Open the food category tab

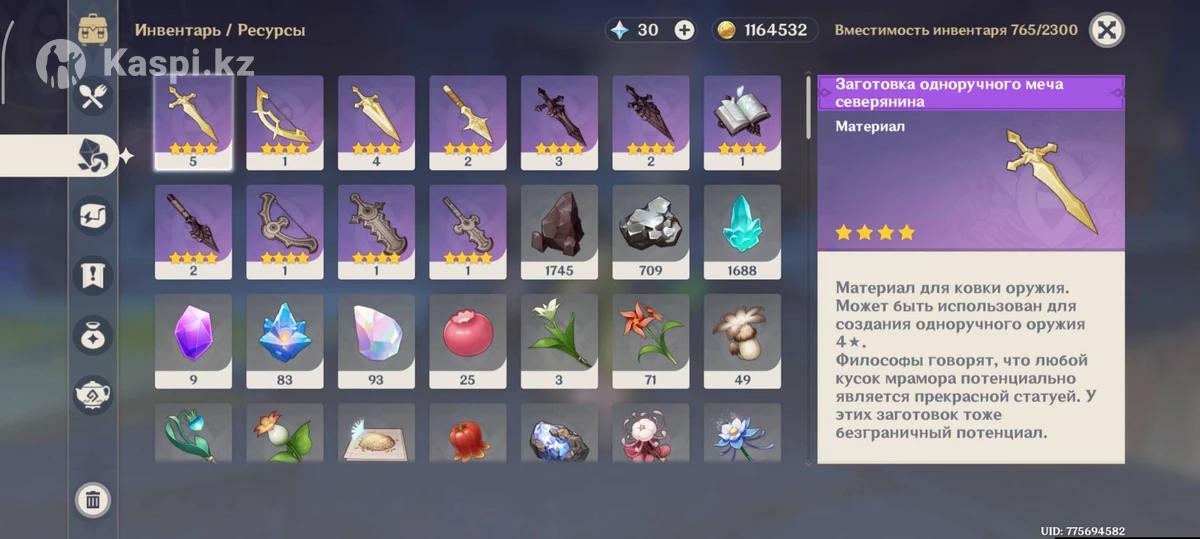point(93,96)
